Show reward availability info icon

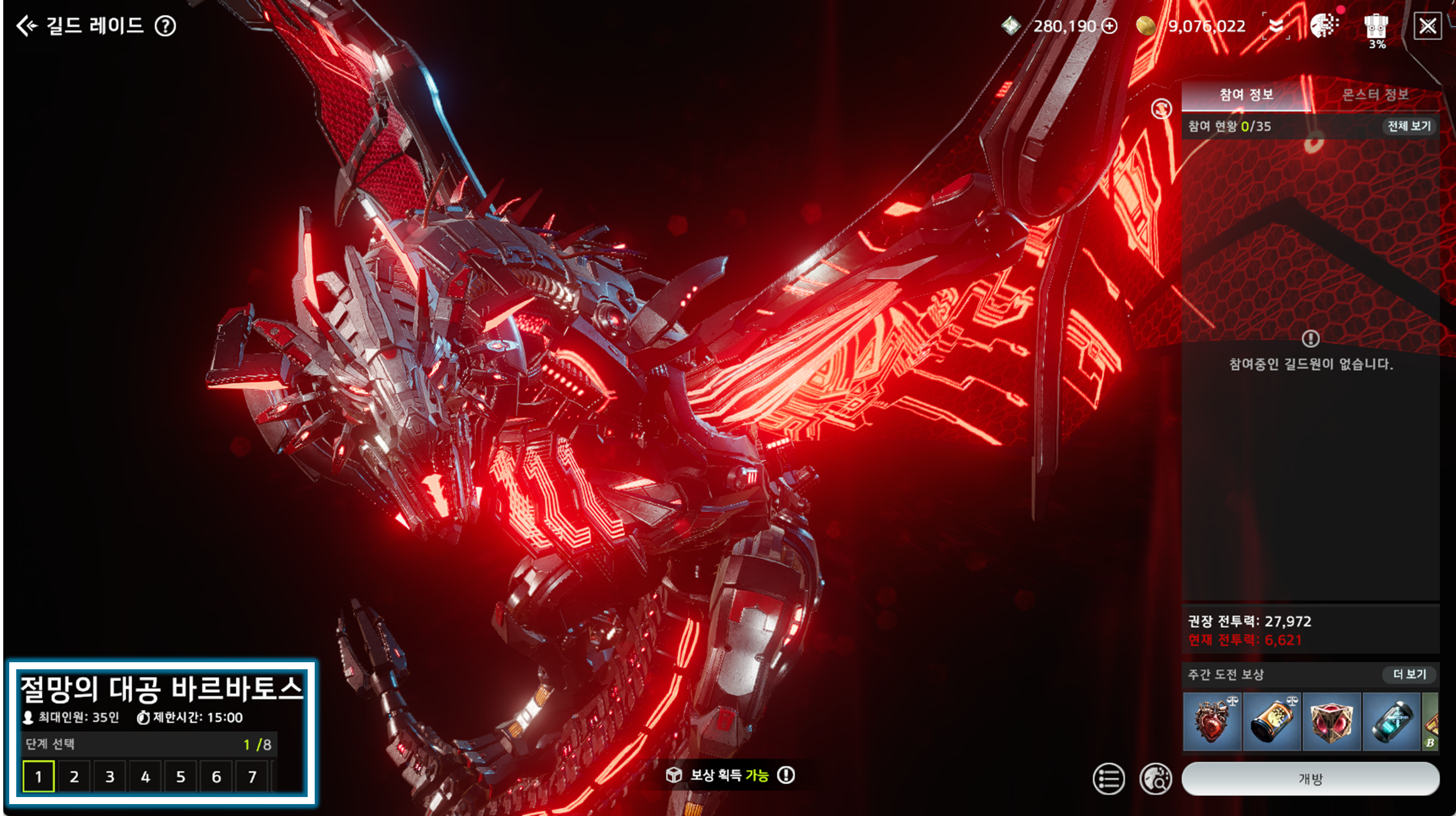[785, 775]
